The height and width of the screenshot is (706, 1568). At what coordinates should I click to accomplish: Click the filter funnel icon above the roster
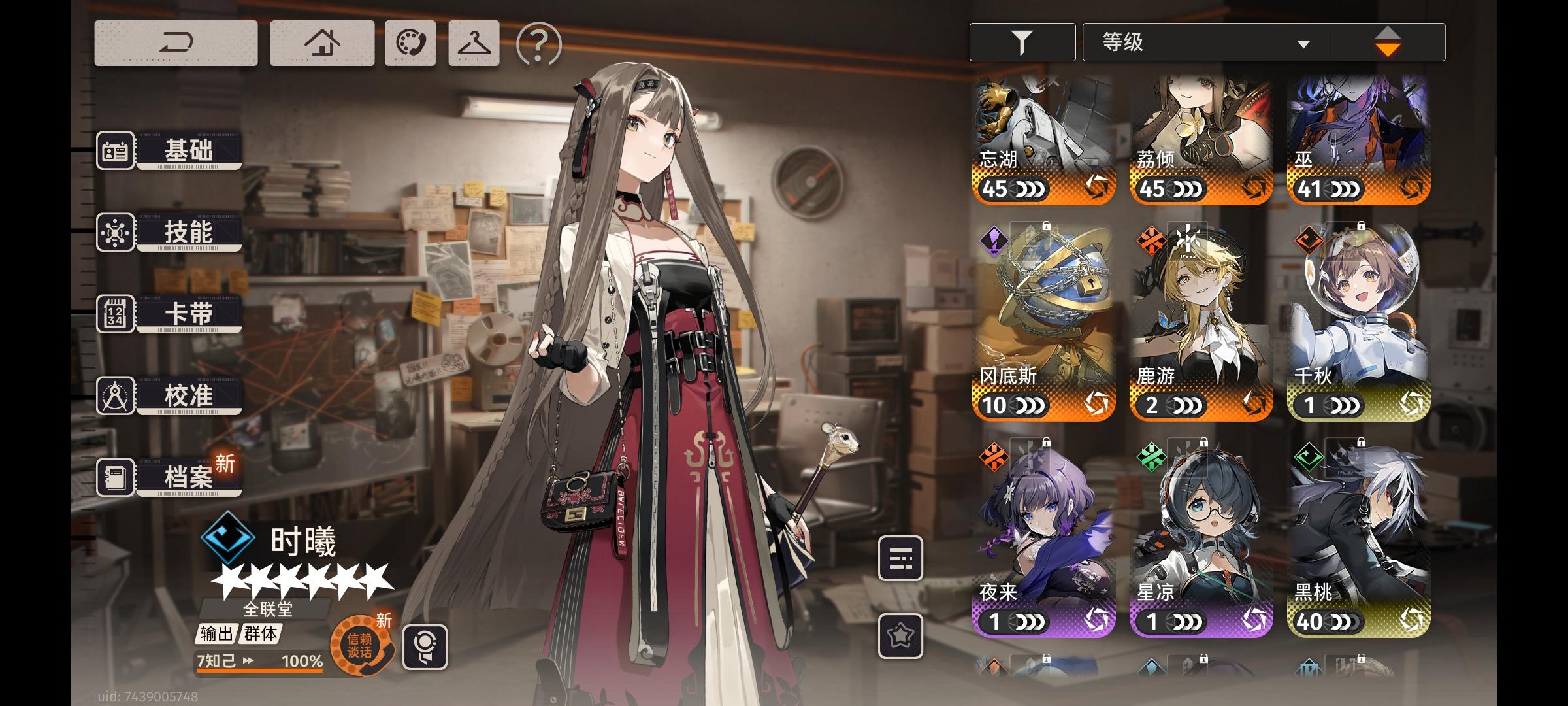pyautogui.click(x=1022, y=42)
